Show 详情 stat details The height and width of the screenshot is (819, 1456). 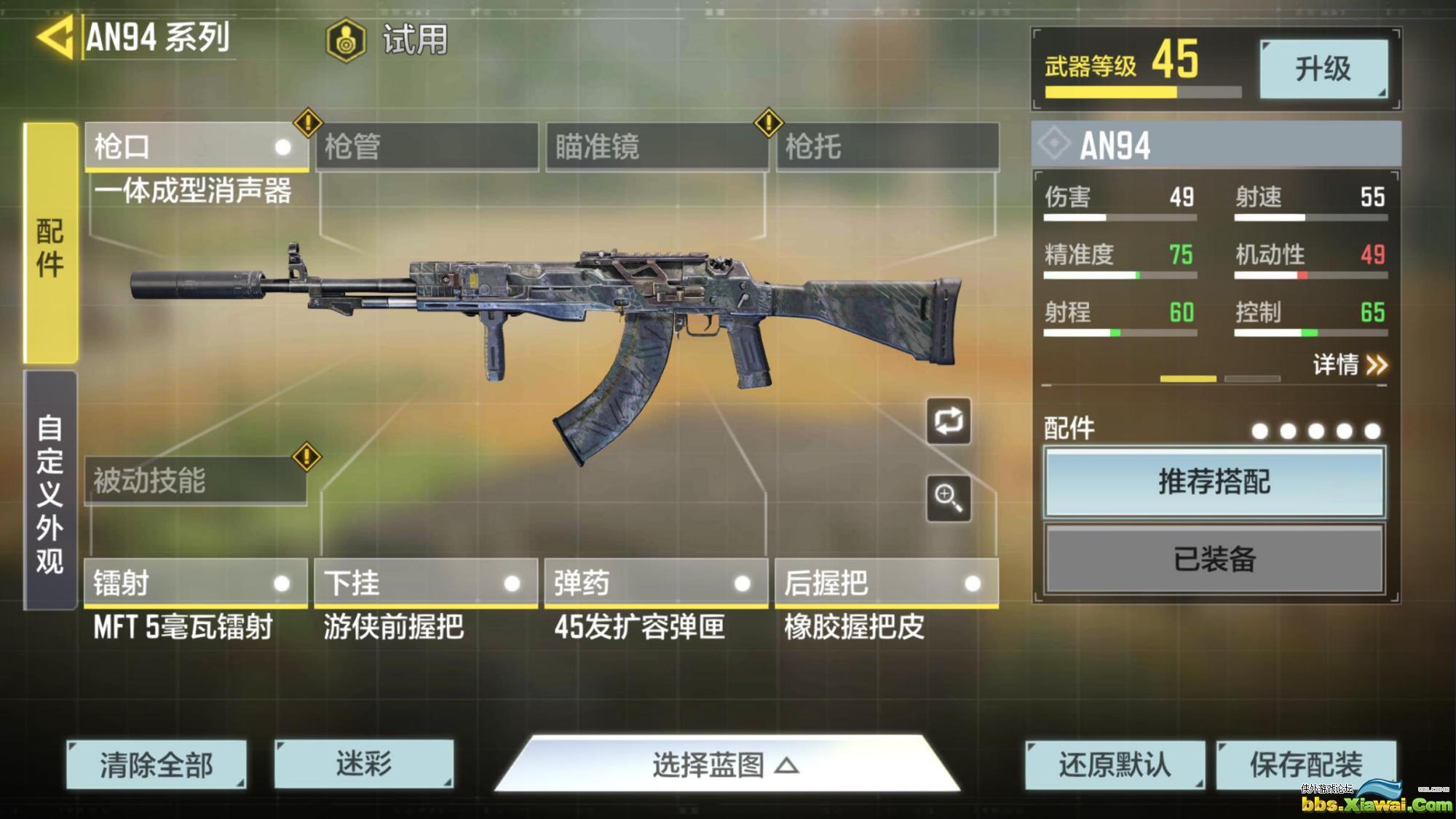[1349, 364]
